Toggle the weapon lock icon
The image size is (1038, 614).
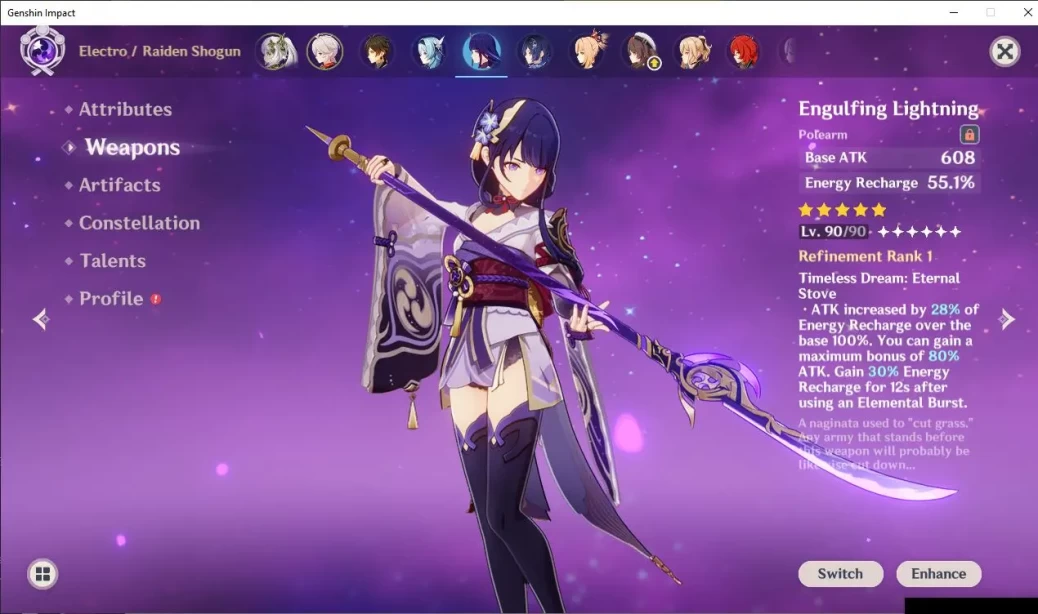(x=969, y=135)
